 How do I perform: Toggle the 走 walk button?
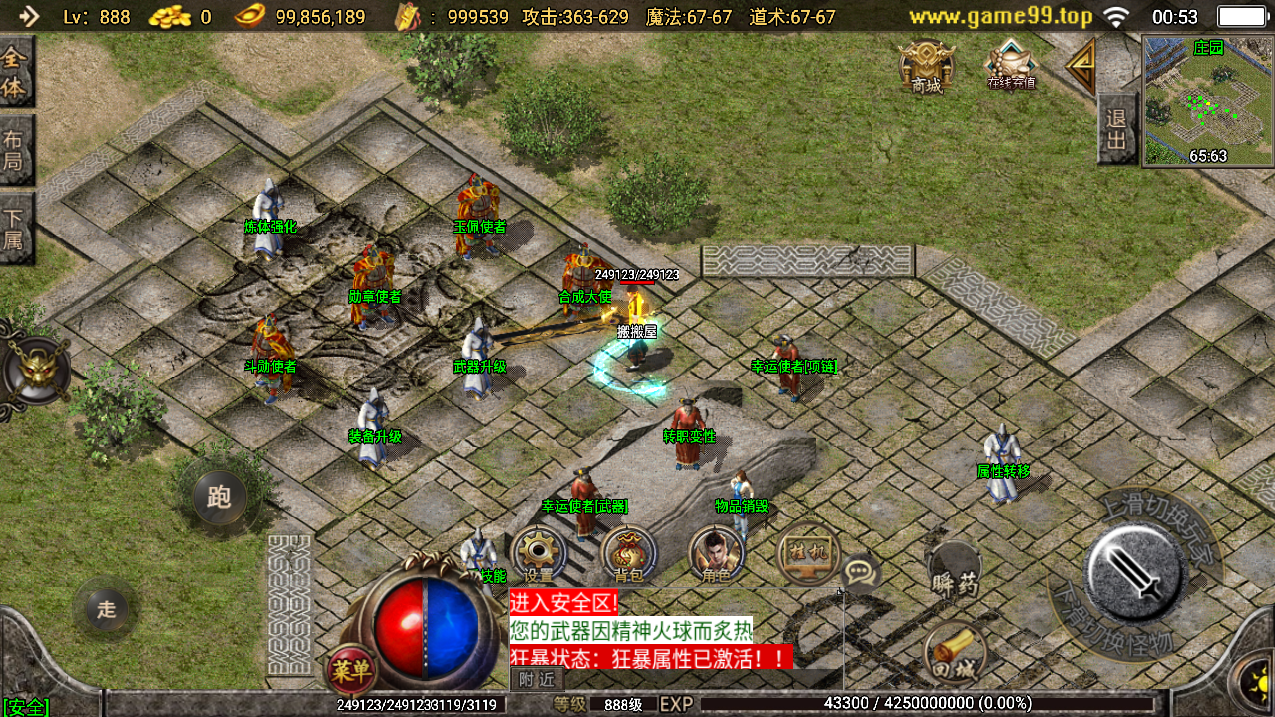pos(106,608)
